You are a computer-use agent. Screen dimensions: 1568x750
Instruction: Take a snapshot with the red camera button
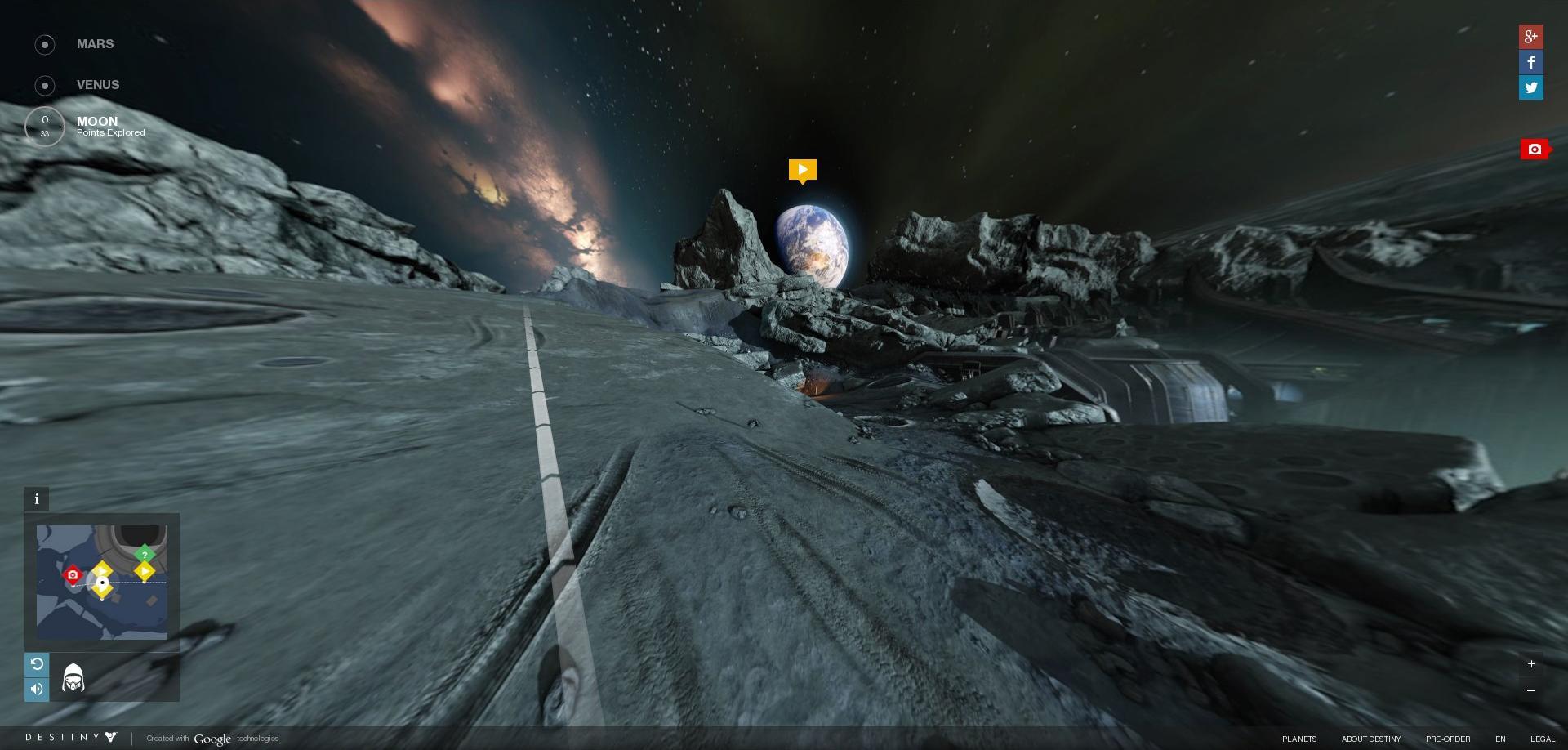(x=1535, y=150)
